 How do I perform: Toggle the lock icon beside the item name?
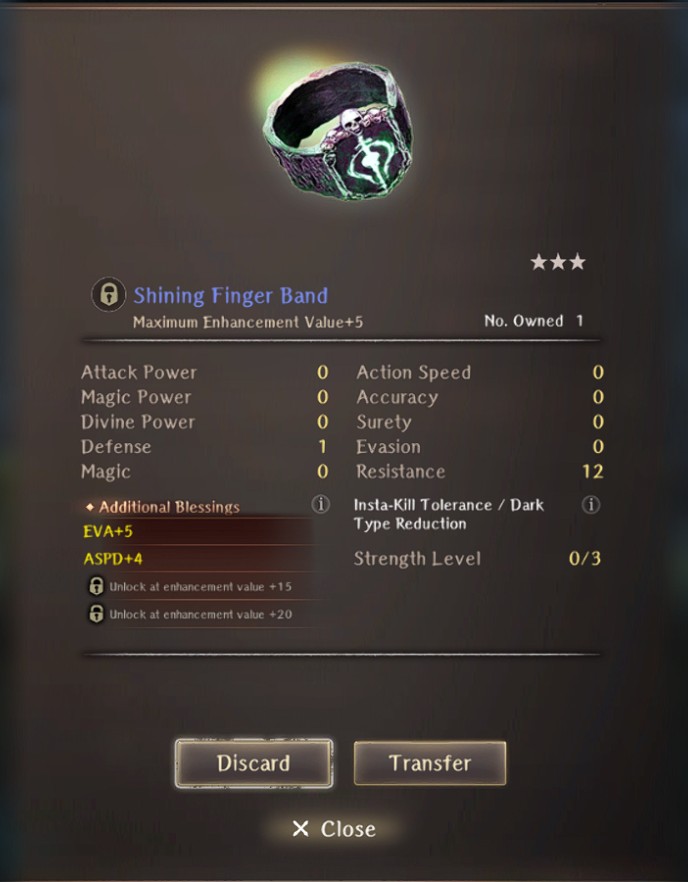[x=108, y=295]
